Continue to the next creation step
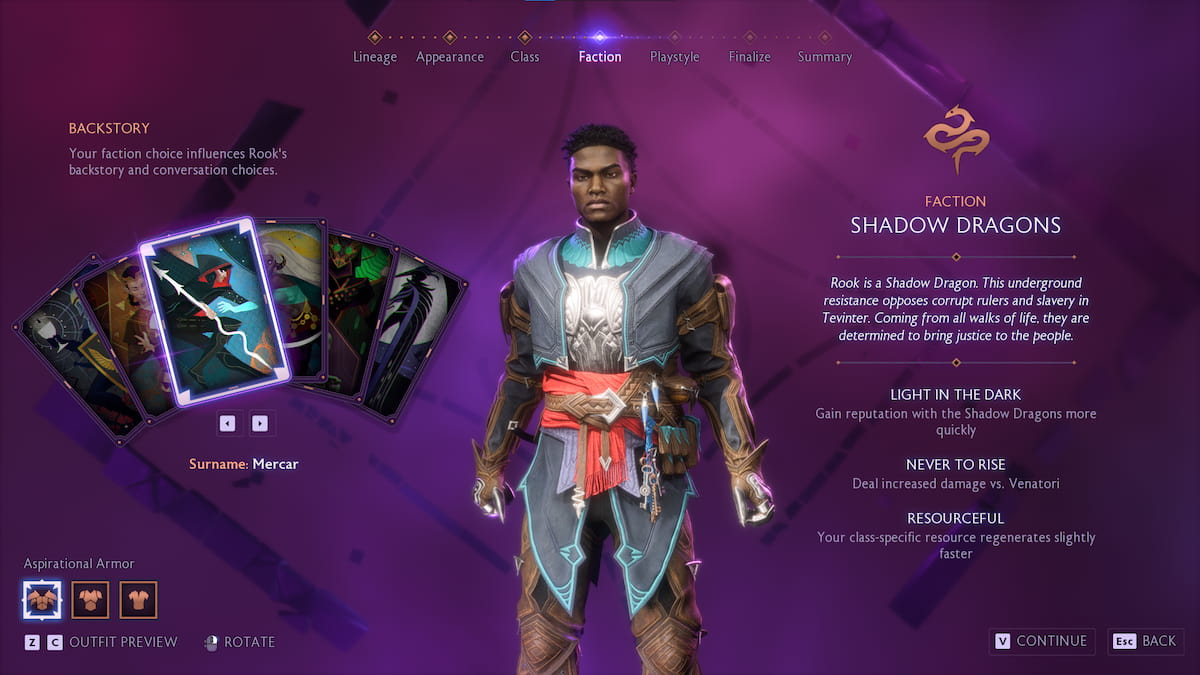Viewport: 1200px width, 675px height. 1041,641
